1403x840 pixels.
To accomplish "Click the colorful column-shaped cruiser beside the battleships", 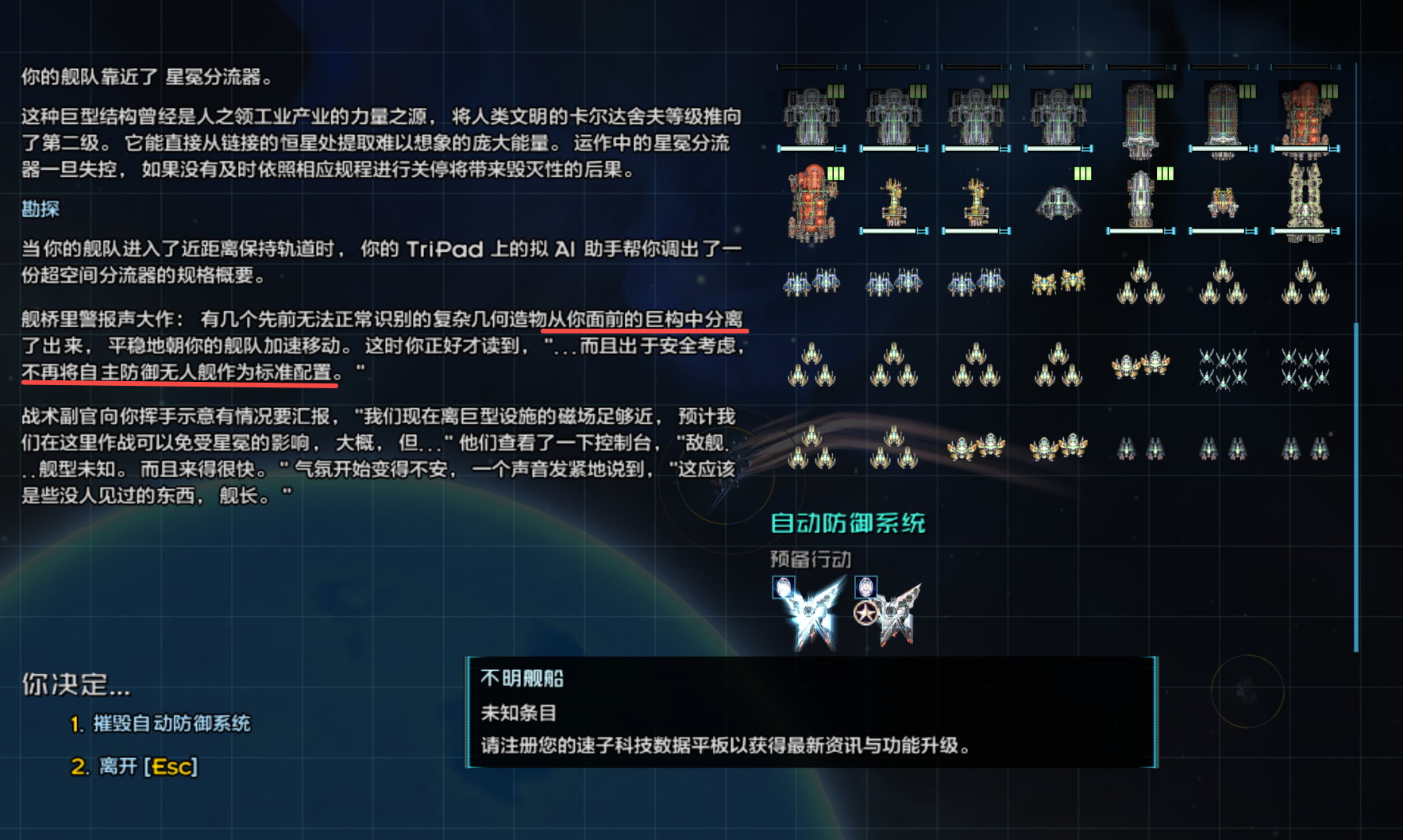I will coord(1142,115).
